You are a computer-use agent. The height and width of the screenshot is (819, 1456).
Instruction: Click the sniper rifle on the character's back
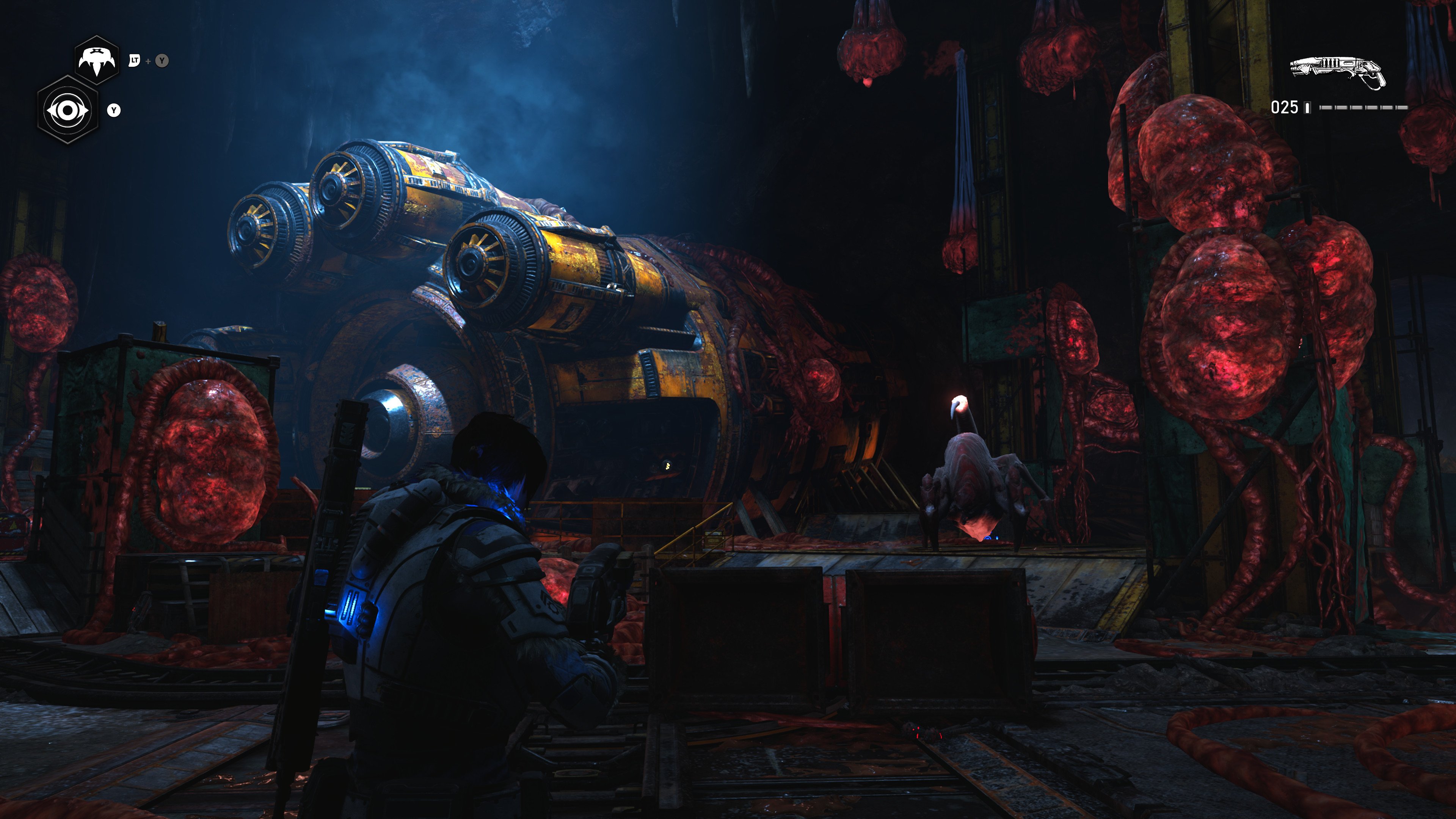point(339,509)
